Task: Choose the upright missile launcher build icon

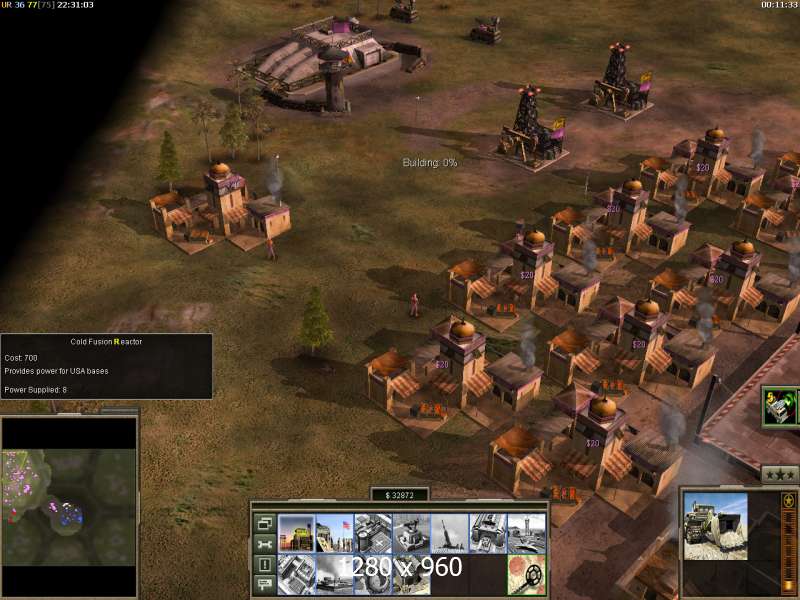Action: click(x=449, y=533)
